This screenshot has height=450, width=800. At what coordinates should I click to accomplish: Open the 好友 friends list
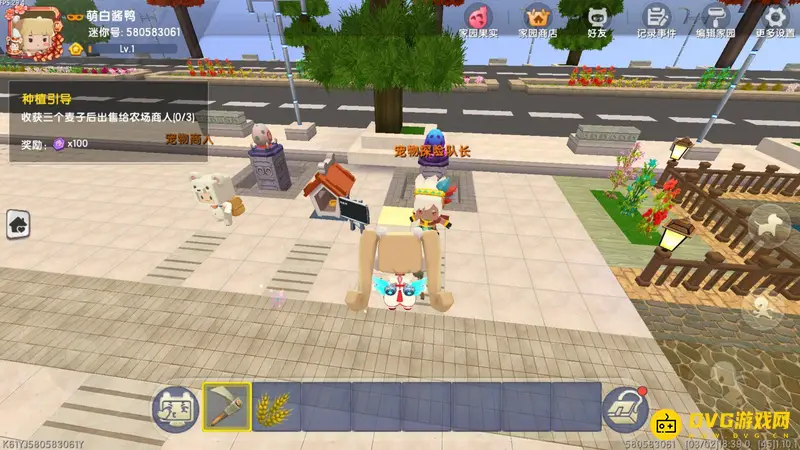coord(598,20)
